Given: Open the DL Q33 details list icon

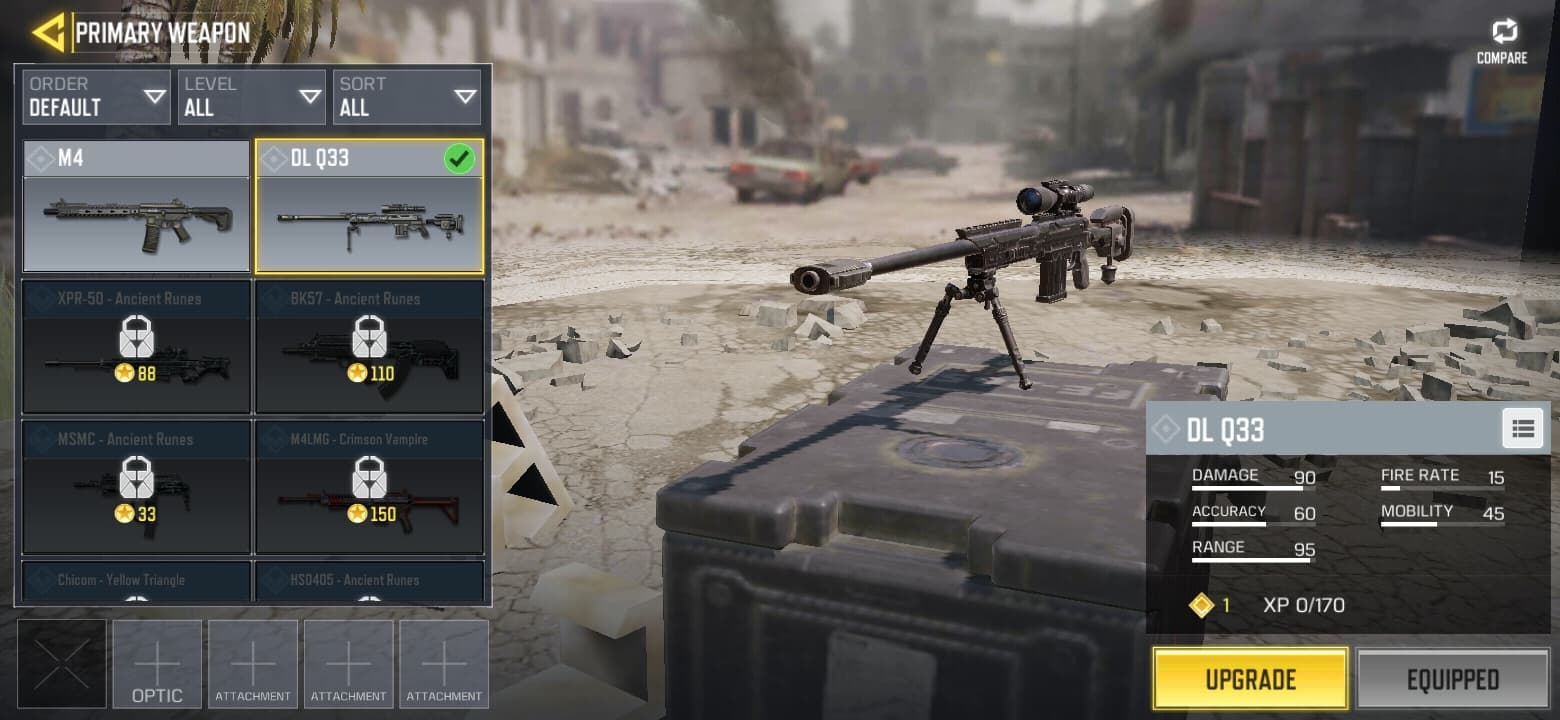Looking at the screenshot, I should (x=1522, y=429).
